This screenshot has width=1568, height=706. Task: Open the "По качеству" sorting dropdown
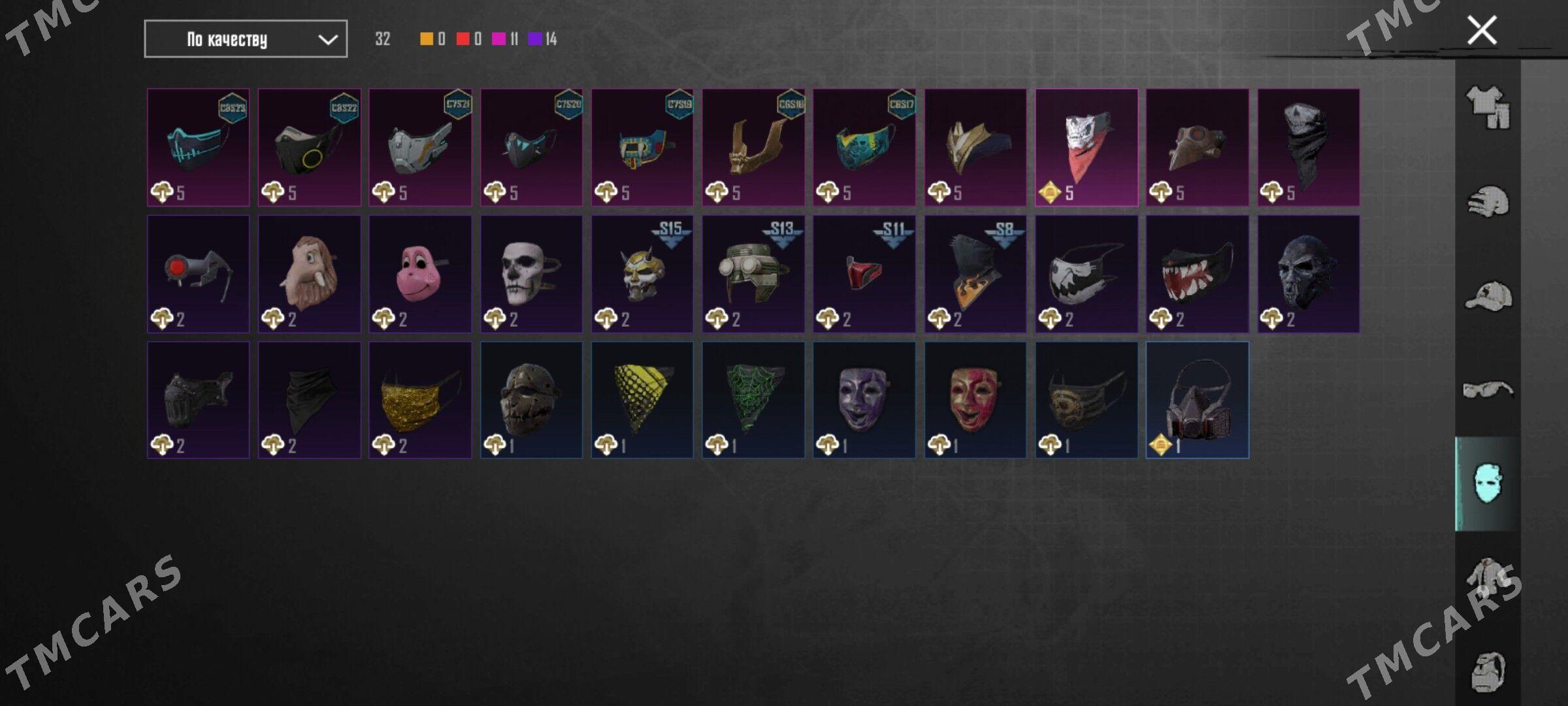246,39
